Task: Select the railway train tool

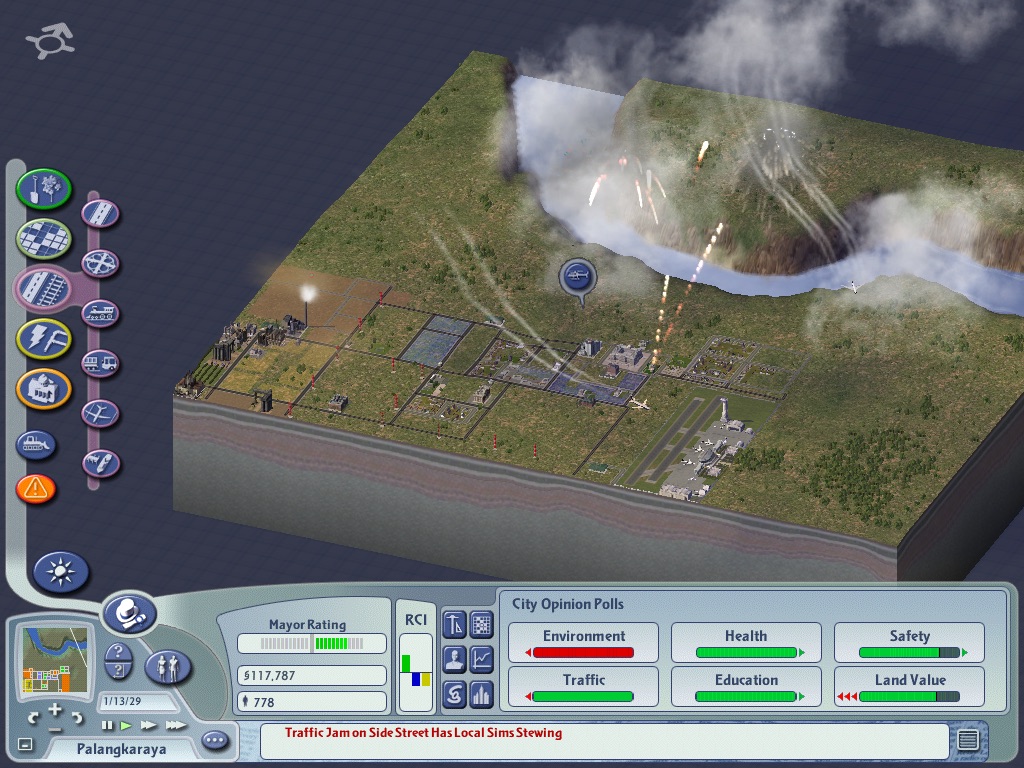Action: tap(101, 313)
